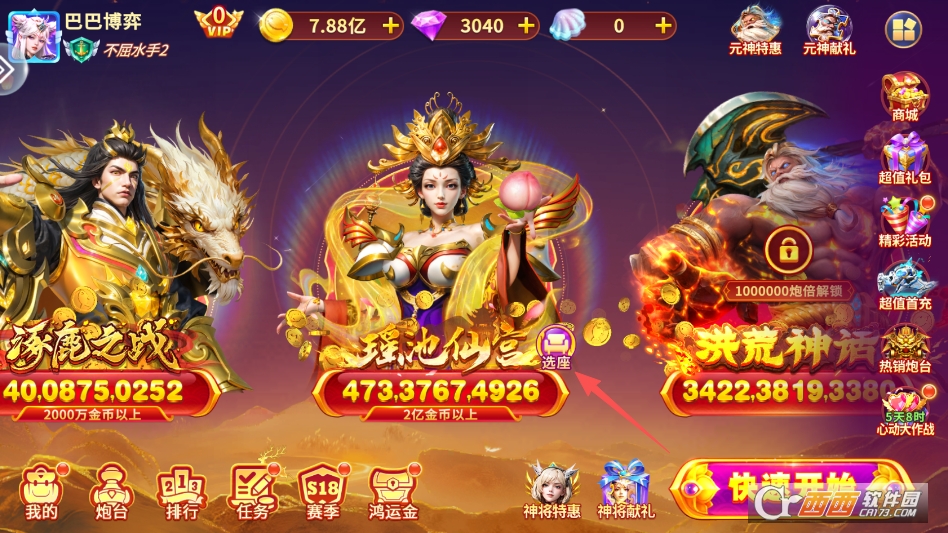Open the 超值礼包 gift pack
Screen dimensions: 948x533
click(x=905, y=160)
